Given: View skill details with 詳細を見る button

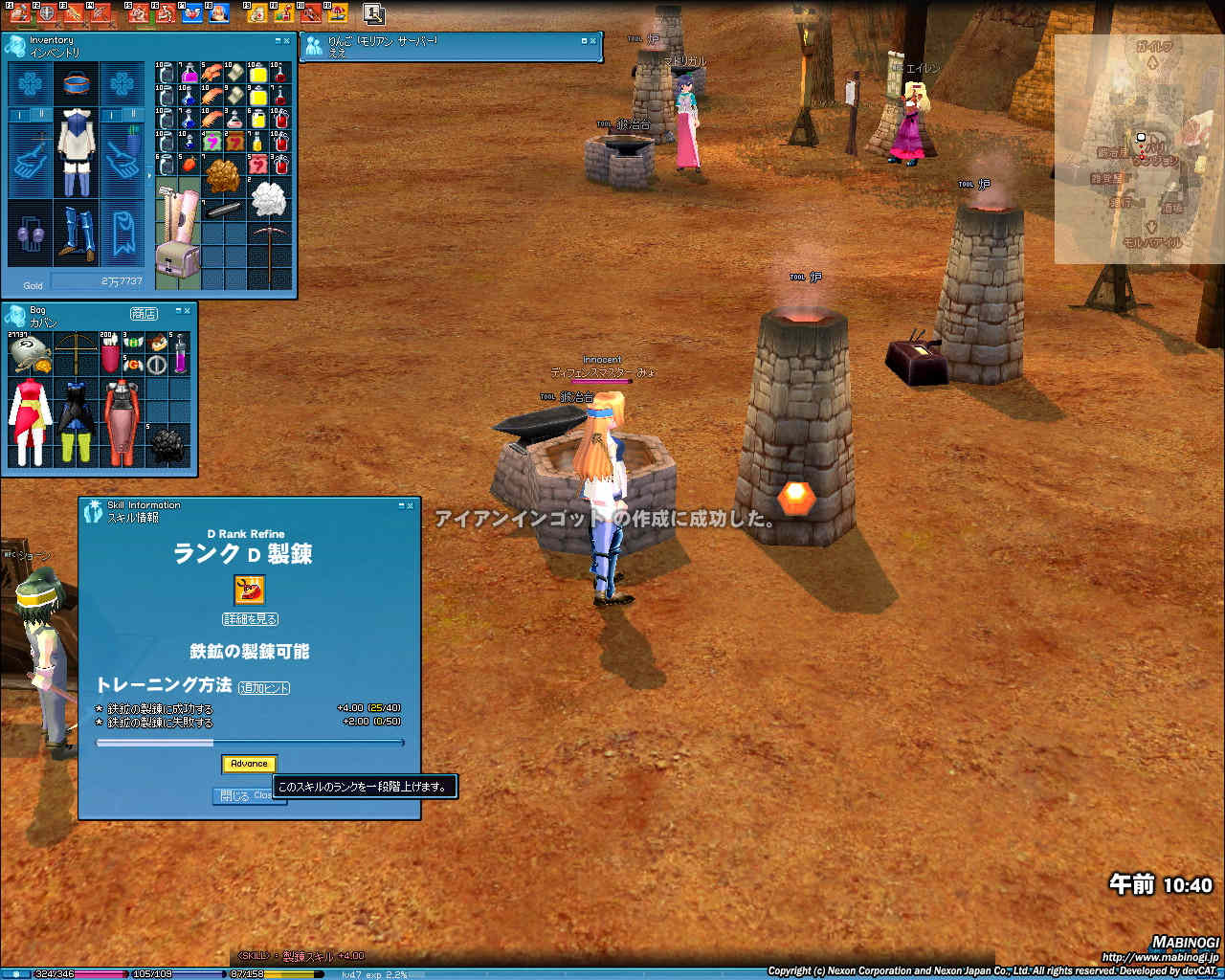Looking at the screenshot, I should coord(250,619).
